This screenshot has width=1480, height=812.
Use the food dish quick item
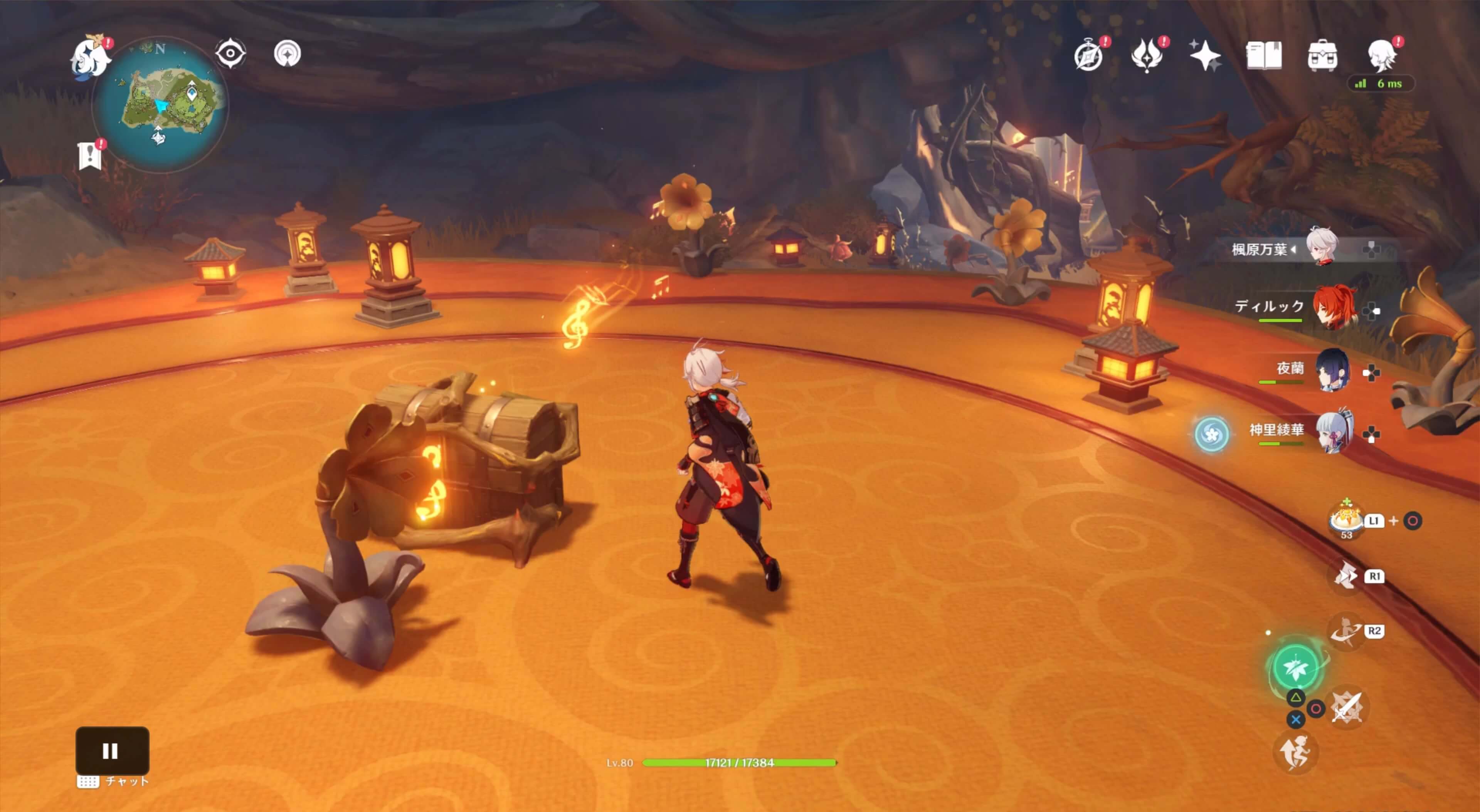click(x=1346, y=518)
